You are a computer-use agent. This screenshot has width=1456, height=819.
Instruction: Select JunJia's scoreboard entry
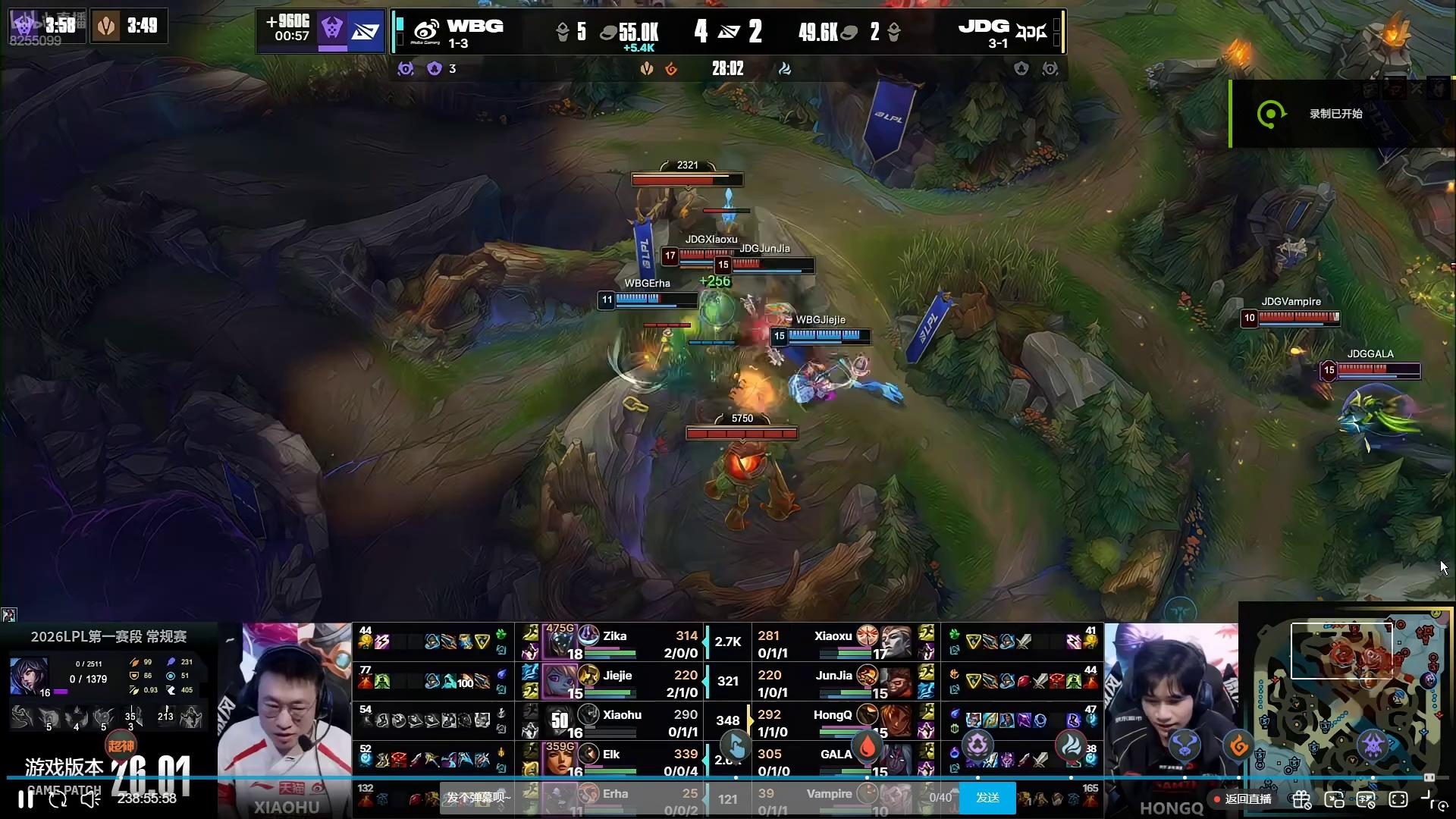click(x=834, y=682)
